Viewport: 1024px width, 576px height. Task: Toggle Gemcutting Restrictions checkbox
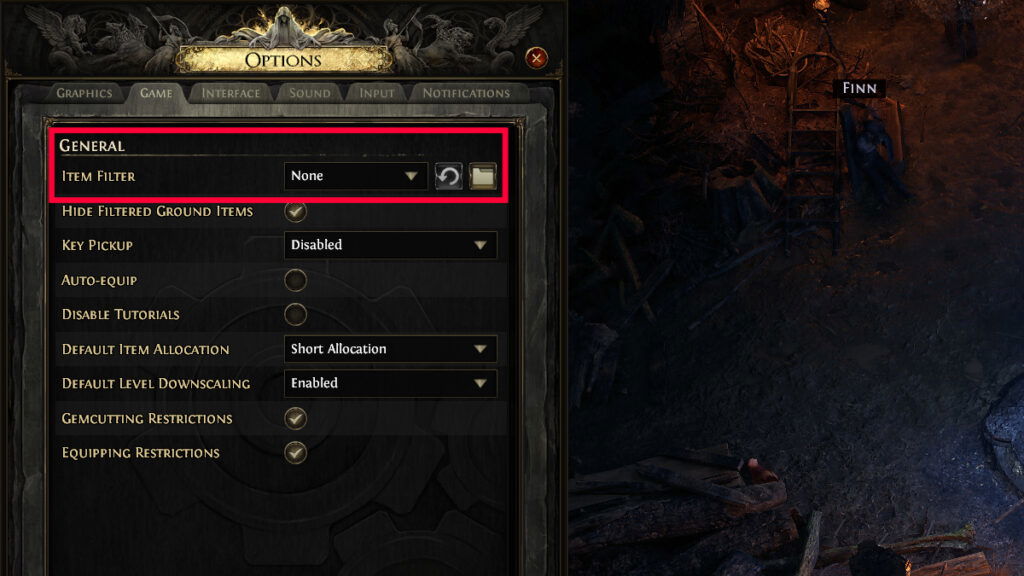tap(295, 418)
